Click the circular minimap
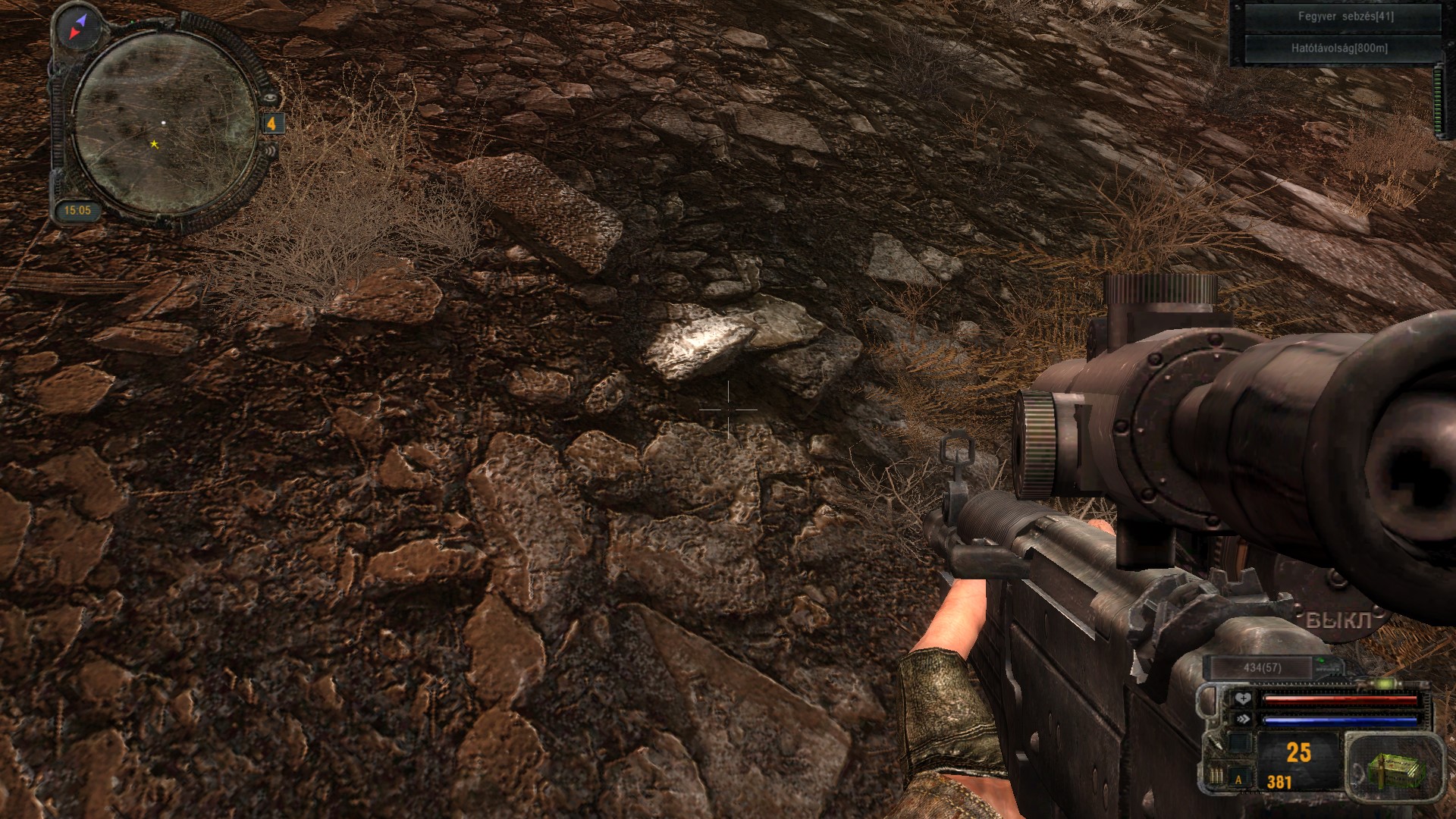This screenshot has width=1456, height=819. point(165,124)
